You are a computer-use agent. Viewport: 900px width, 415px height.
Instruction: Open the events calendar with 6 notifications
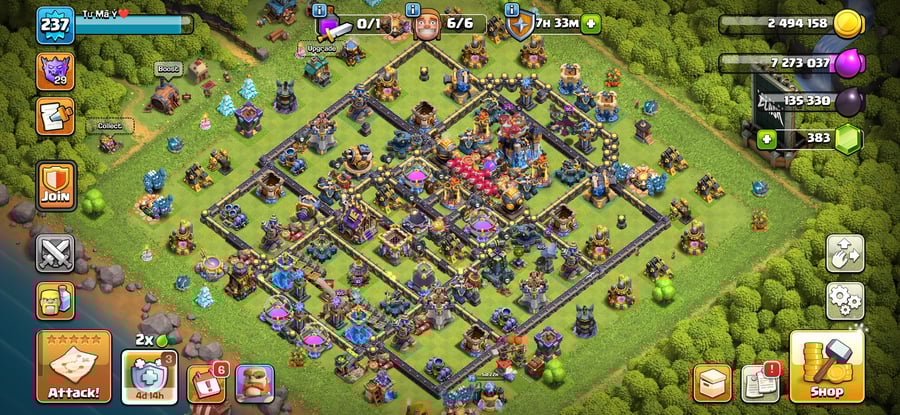point(206,383)
